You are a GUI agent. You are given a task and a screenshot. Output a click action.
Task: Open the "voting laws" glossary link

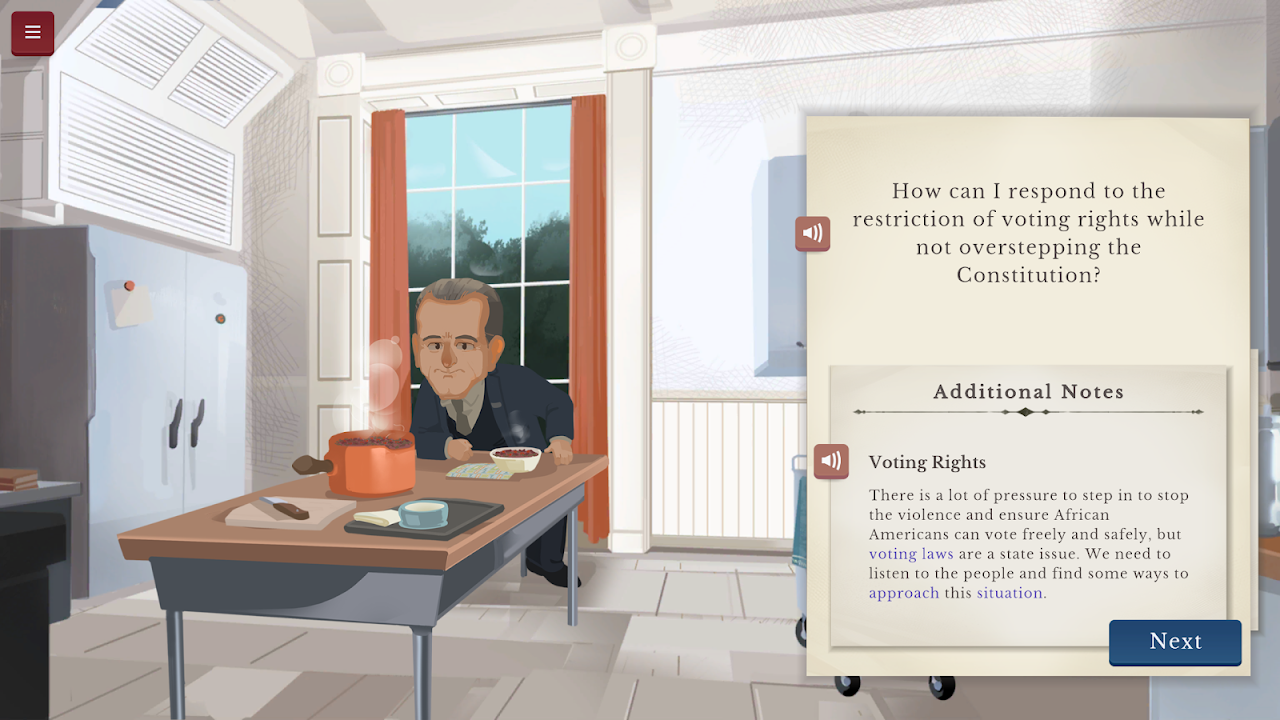911,554
